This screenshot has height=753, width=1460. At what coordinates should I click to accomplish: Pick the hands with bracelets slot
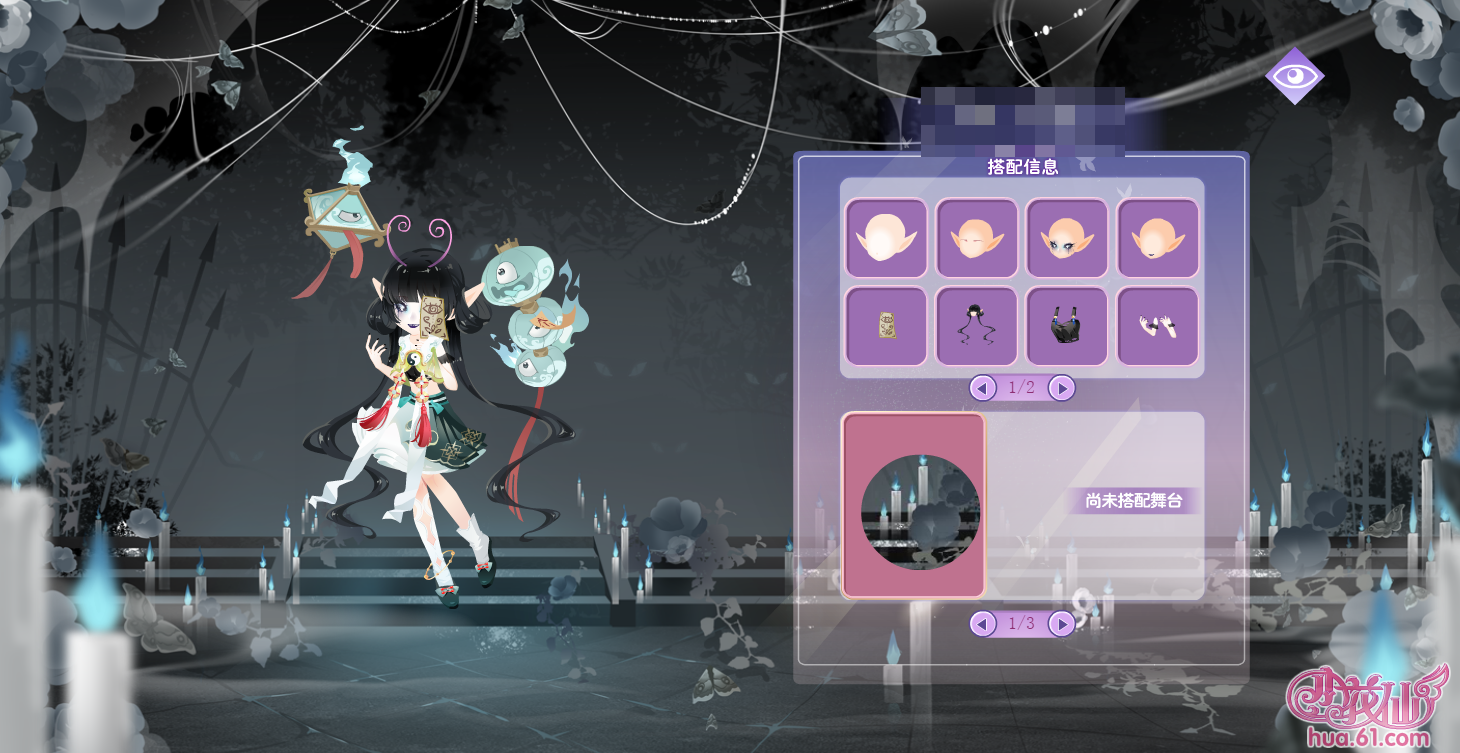coord(1157,326)
